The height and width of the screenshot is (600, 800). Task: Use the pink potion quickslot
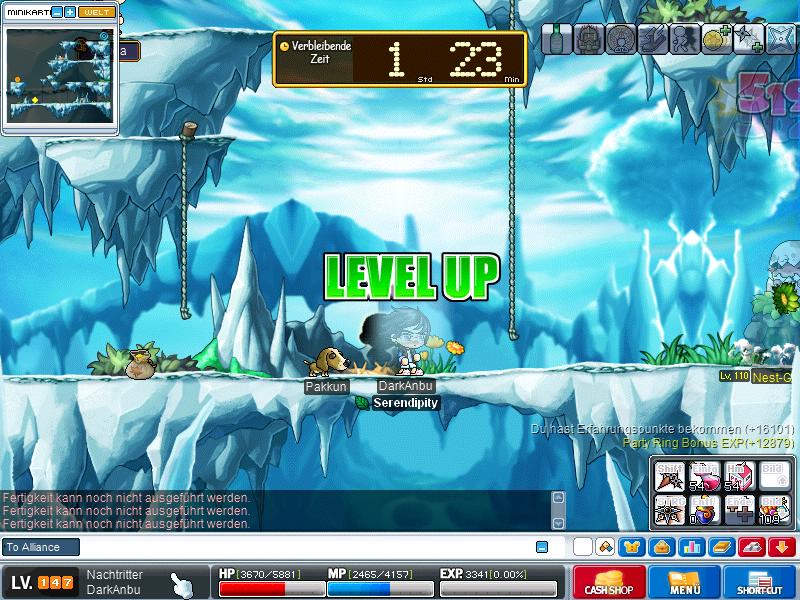pyautogui.click(x=704, y=478)
